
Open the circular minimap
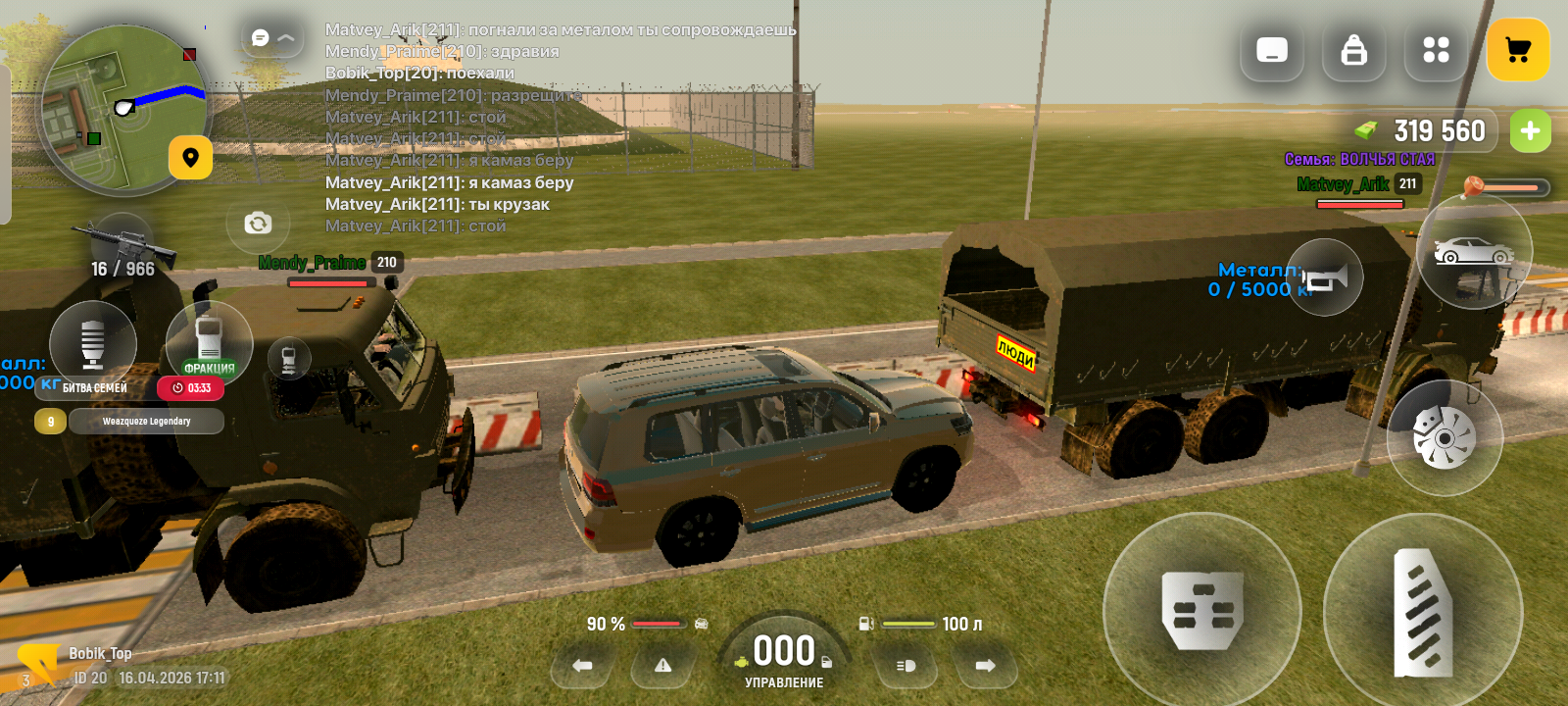(122, 110)
